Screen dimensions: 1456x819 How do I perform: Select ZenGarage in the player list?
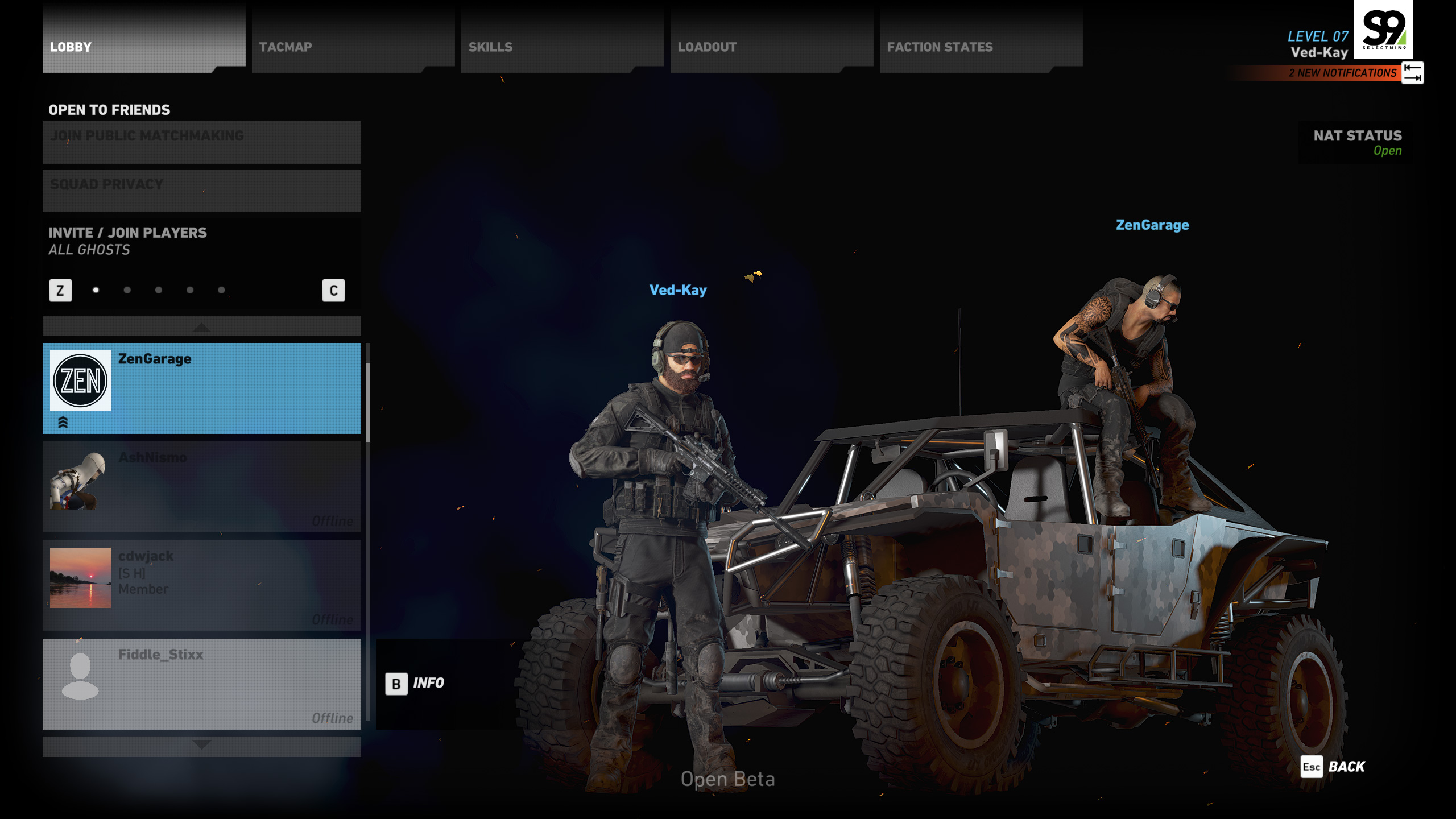(x=201, y=388)
